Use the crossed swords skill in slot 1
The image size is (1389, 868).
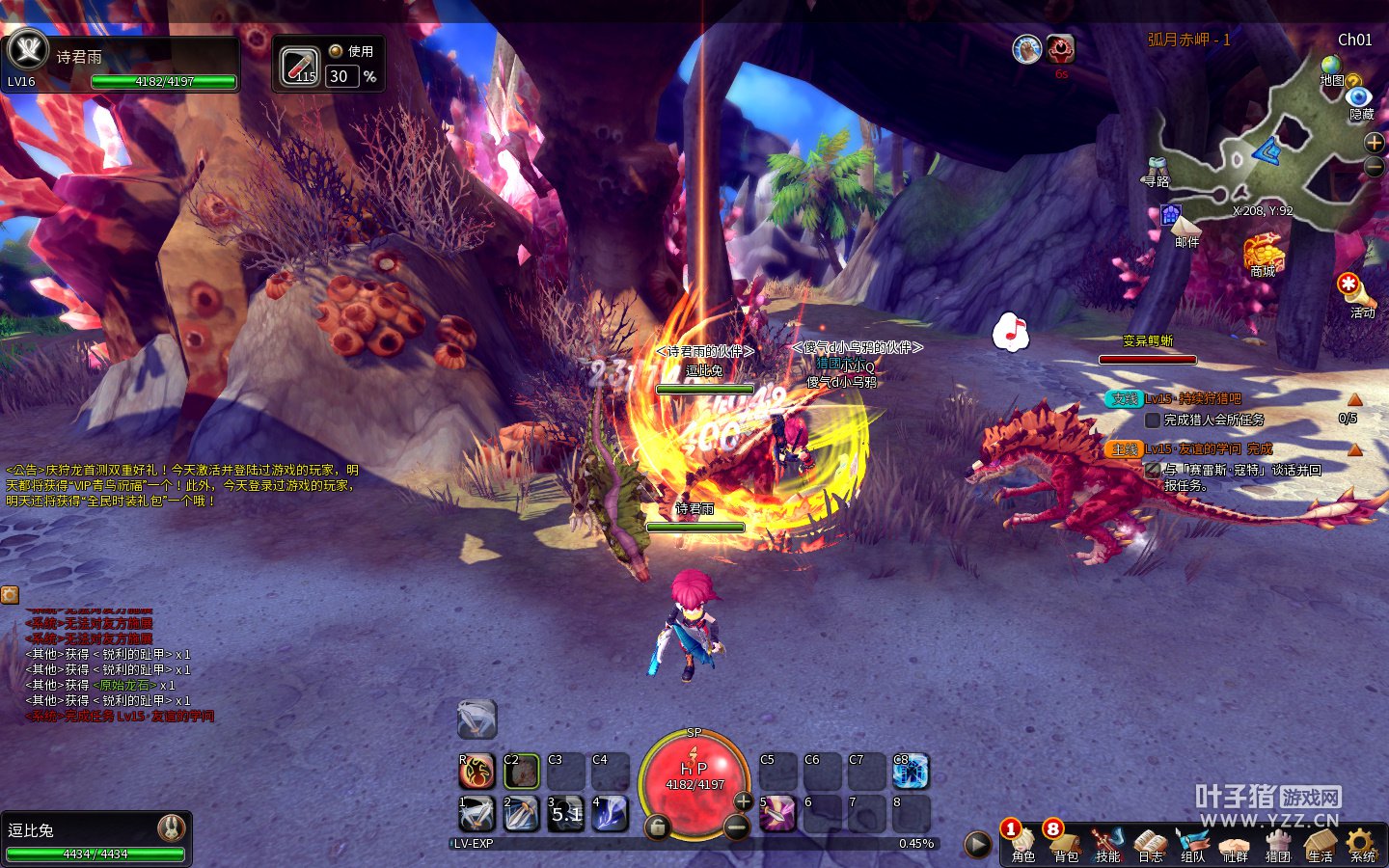pos(477,814)
